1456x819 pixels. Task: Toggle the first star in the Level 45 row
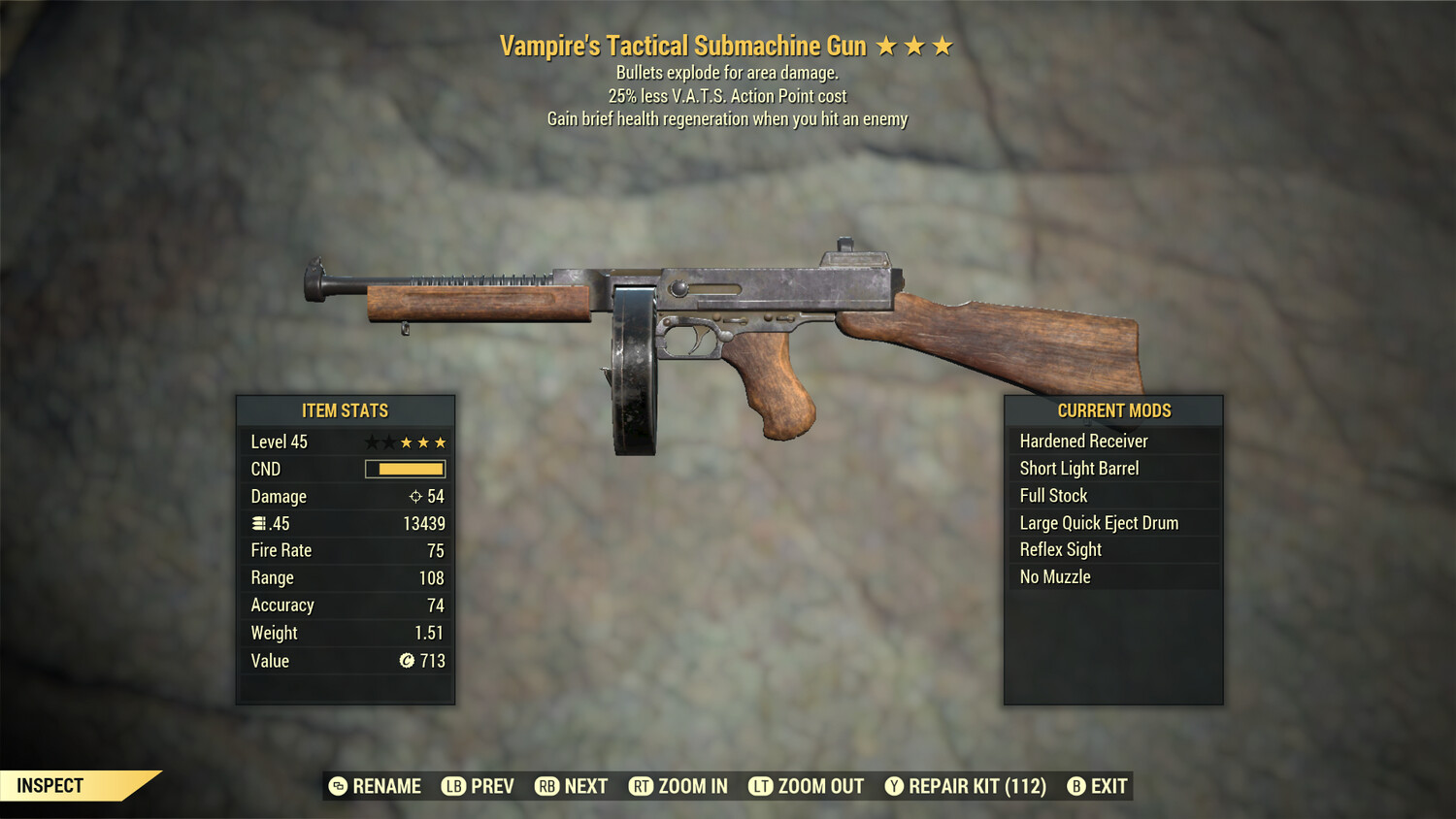tap(372, 442)
